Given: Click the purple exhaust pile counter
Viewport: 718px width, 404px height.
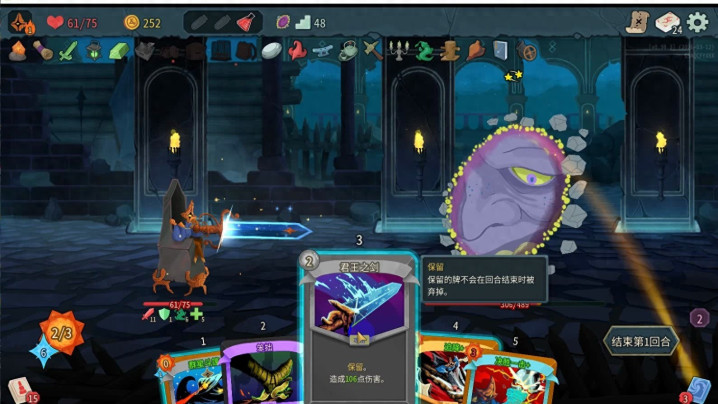Looking at the screenshot, I should 700,318.
